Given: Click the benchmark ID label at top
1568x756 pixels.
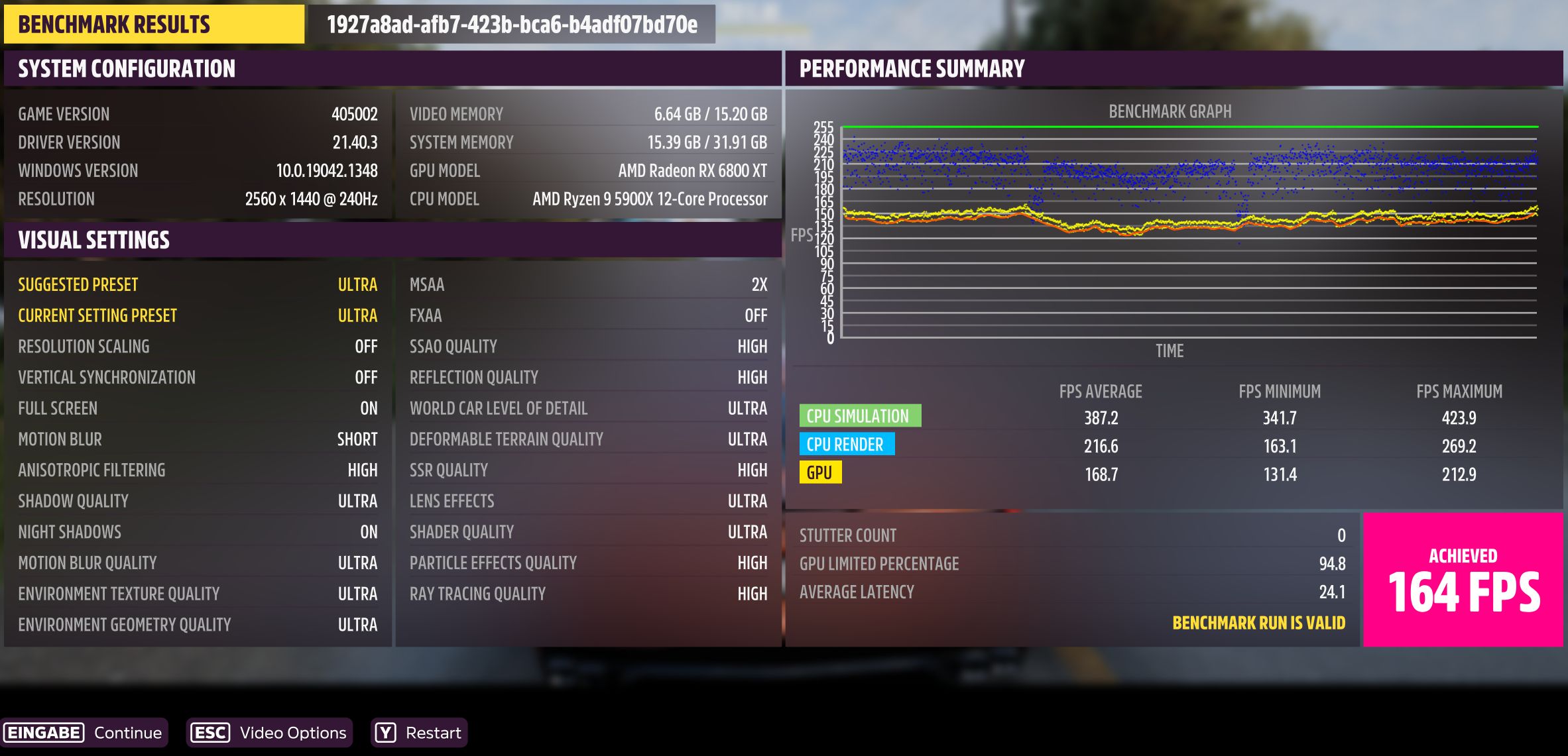Looking at the screenshot, I should click(511, 27).
